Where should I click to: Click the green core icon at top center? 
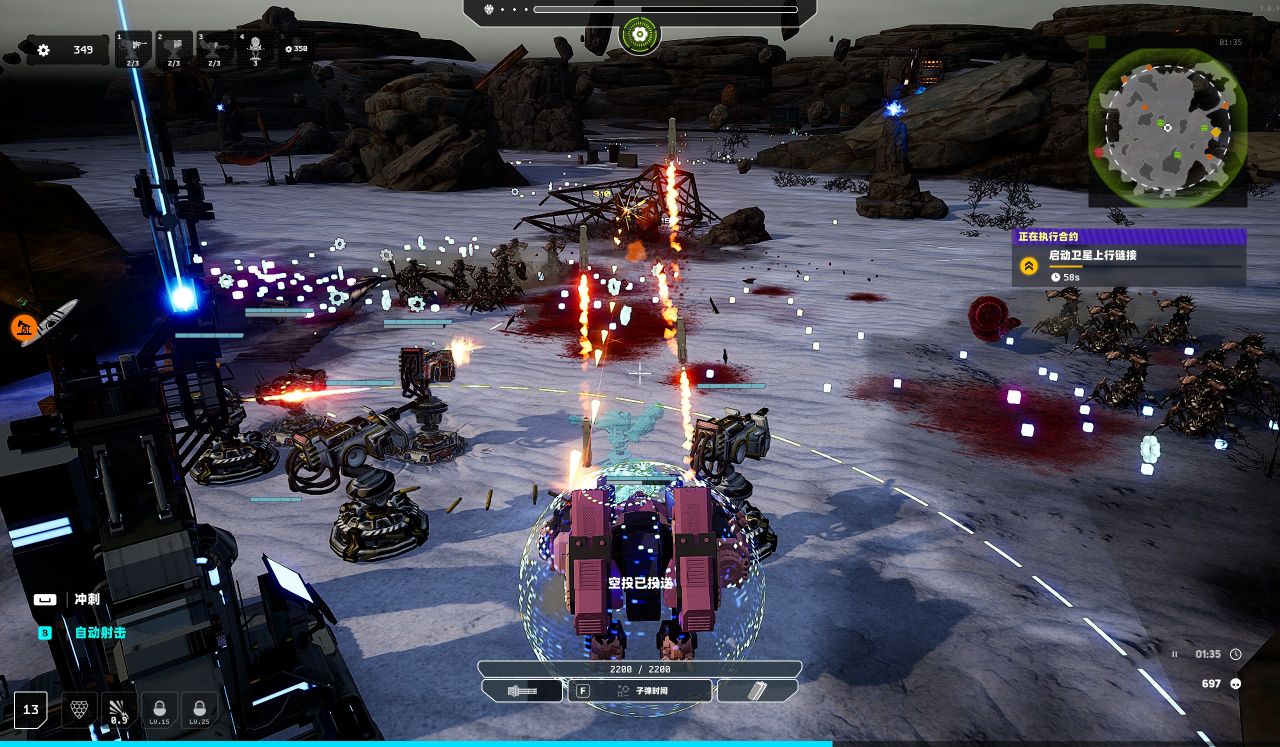click(x=638, y=36)
